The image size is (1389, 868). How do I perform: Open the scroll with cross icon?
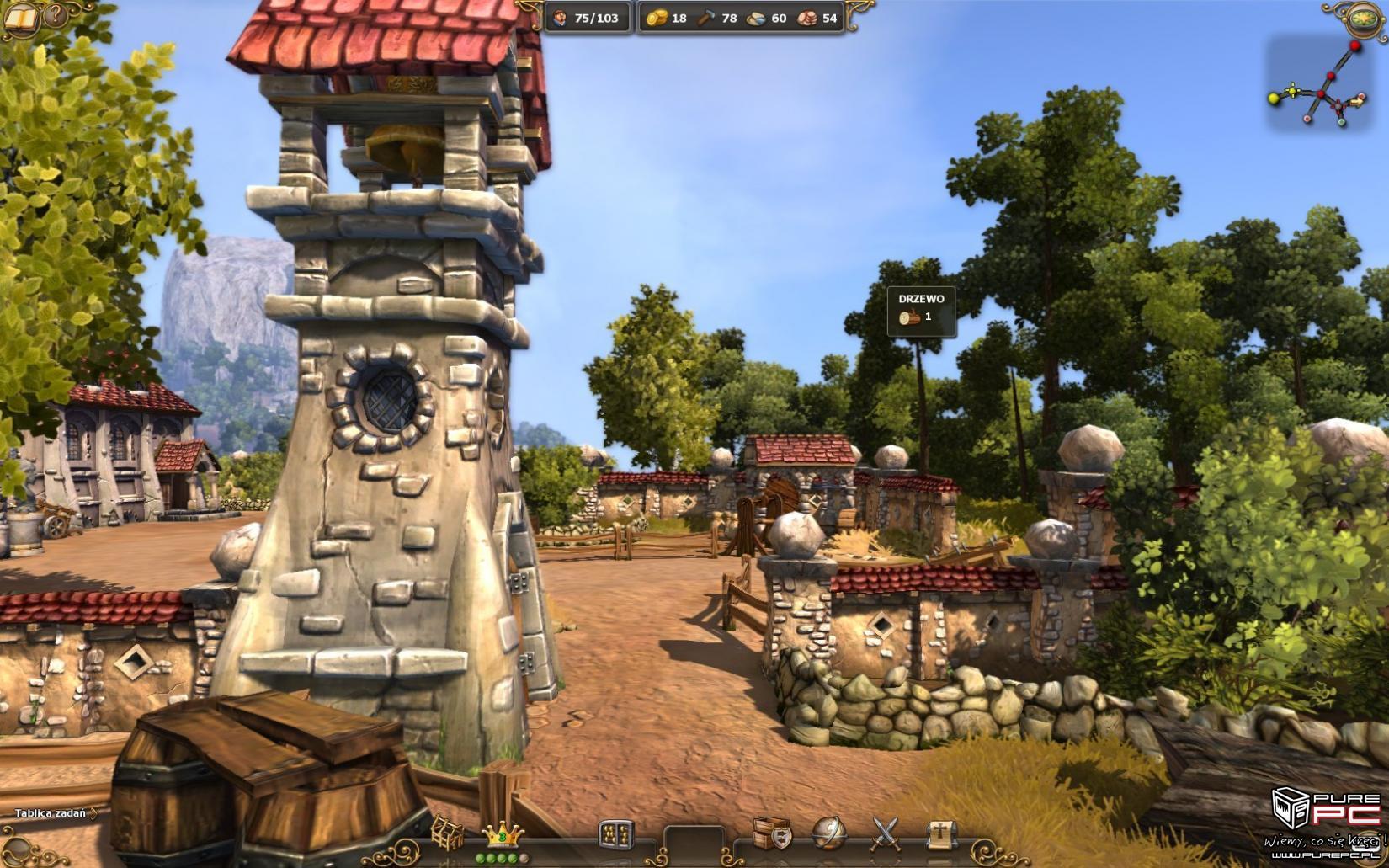(x=940, y=833)
